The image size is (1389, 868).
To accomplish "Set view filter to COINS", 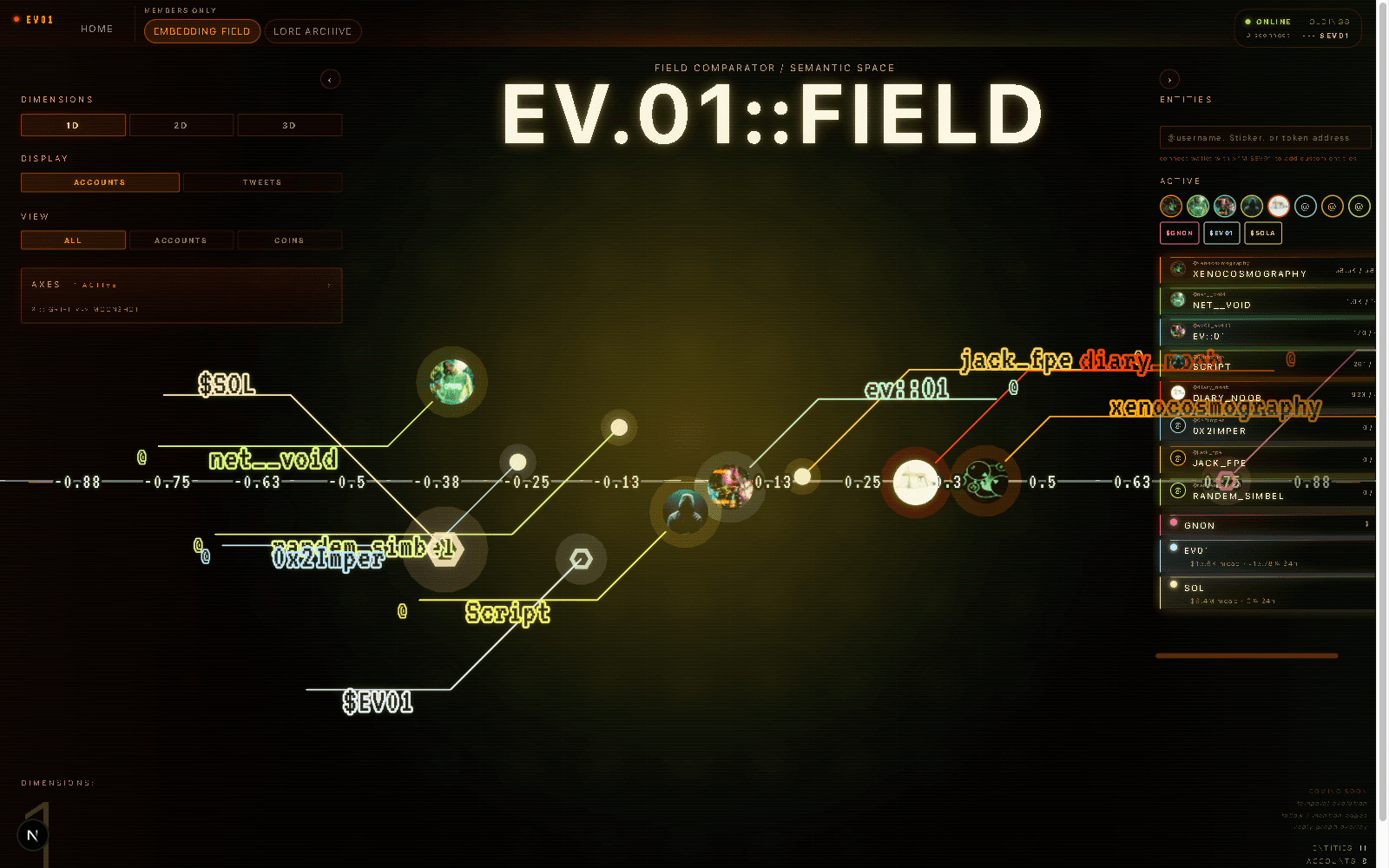I will click(289, 240).
